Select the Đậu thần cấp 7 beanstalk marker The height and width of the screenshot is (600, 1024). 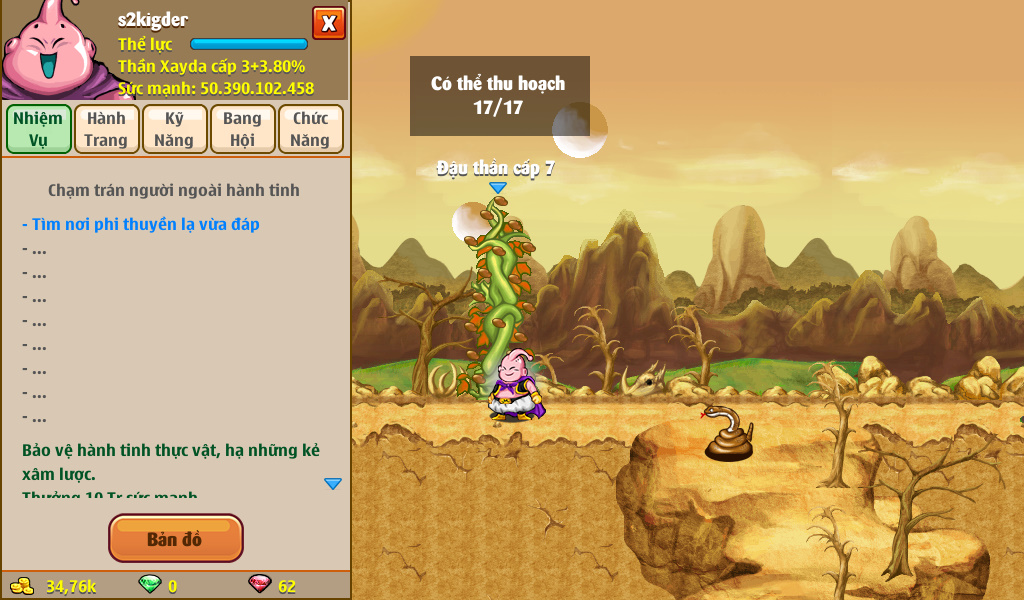click(497, 187)
